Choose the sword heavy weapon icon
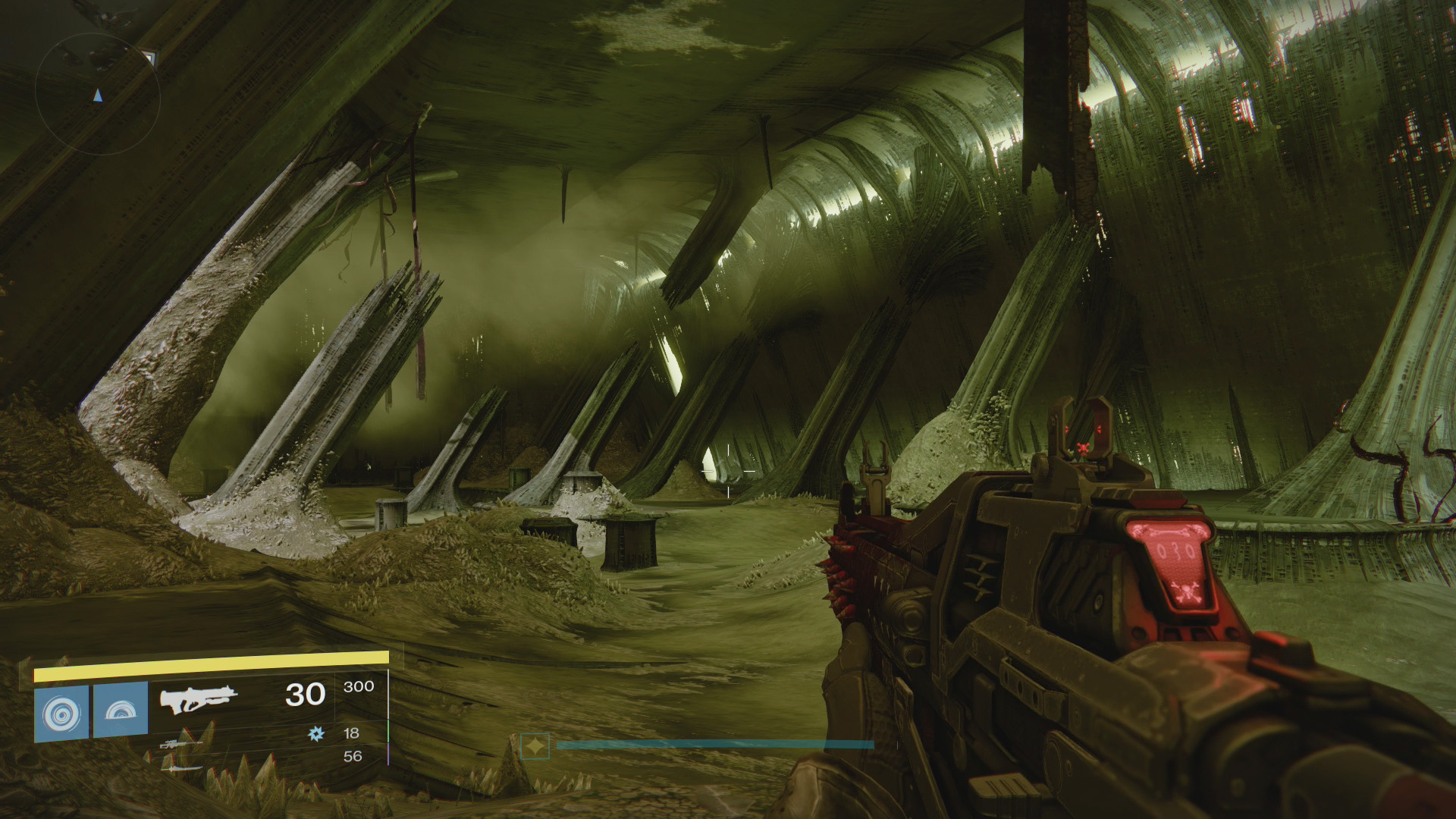 182,767
